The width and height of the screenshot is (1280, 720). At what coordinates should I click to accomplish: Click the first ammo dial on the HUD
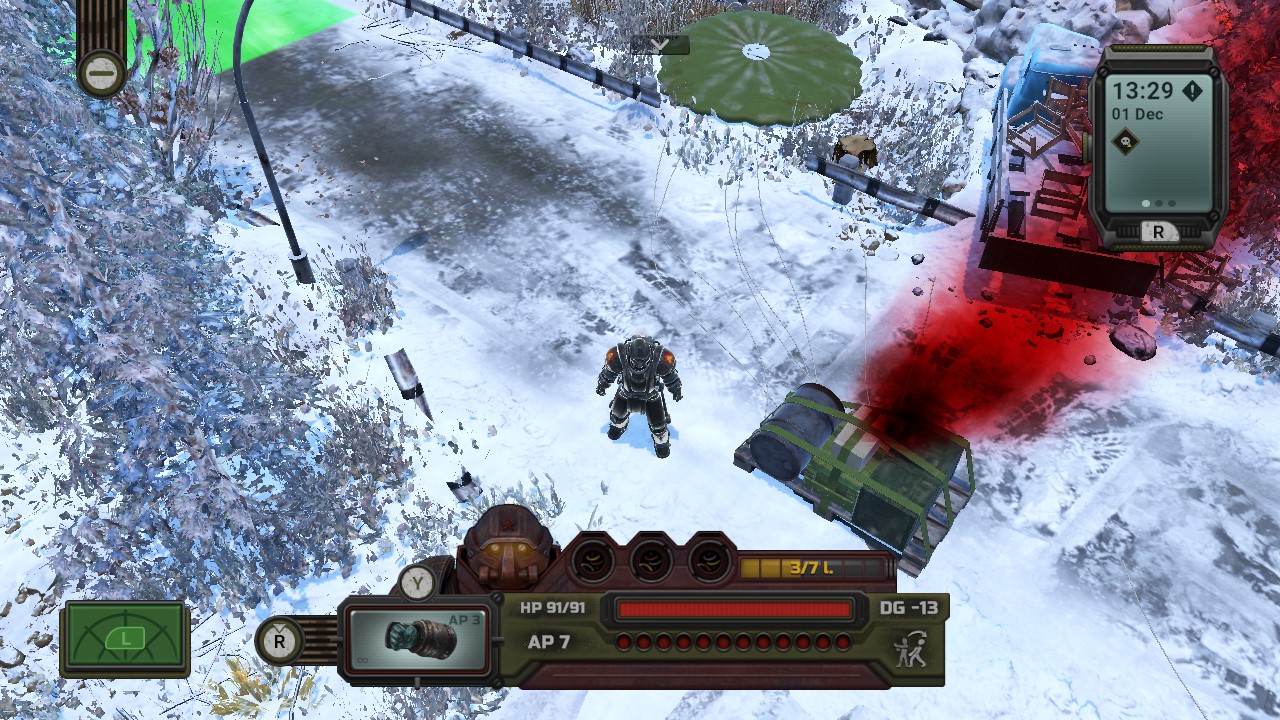[x=590, y=562]
